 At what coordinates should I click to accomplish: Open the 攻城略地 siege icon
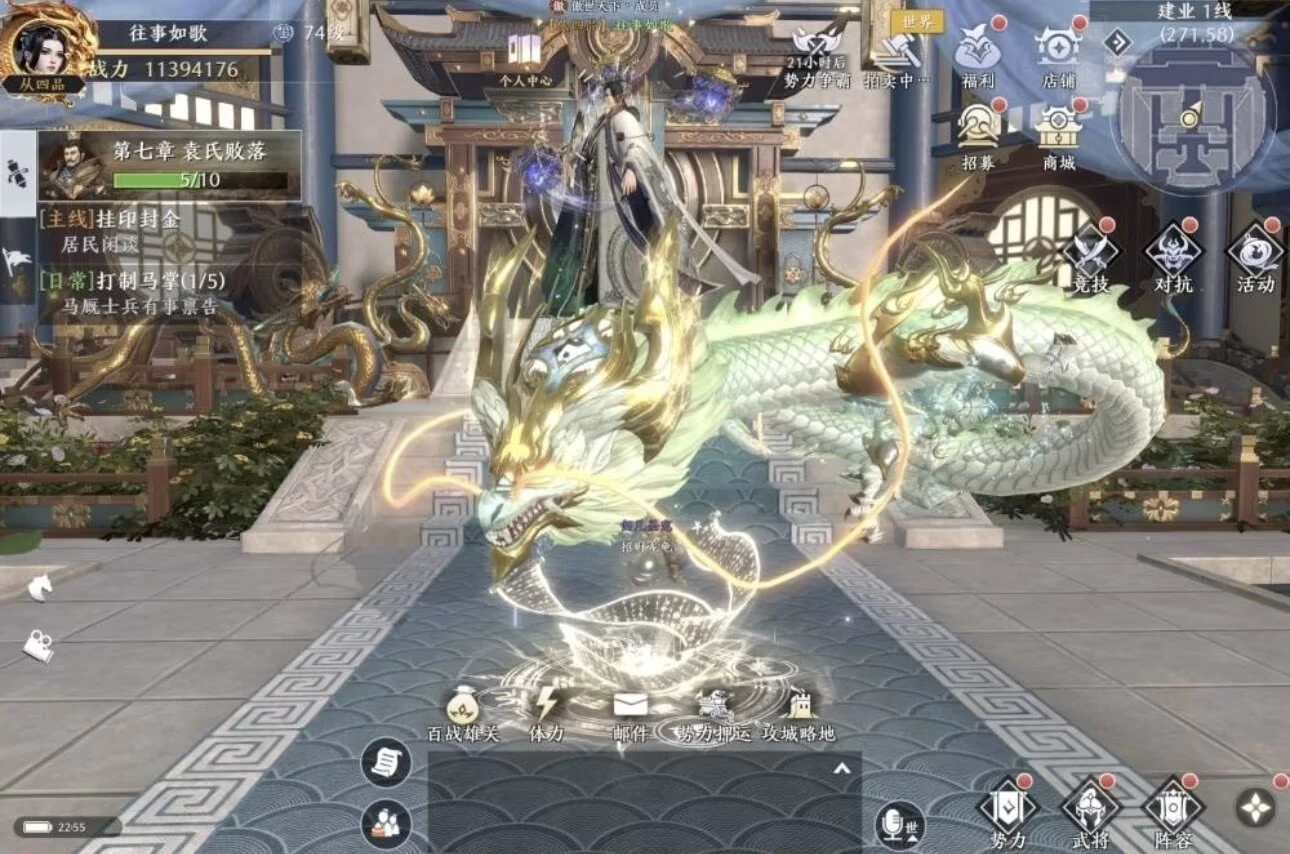coord(798,708)
